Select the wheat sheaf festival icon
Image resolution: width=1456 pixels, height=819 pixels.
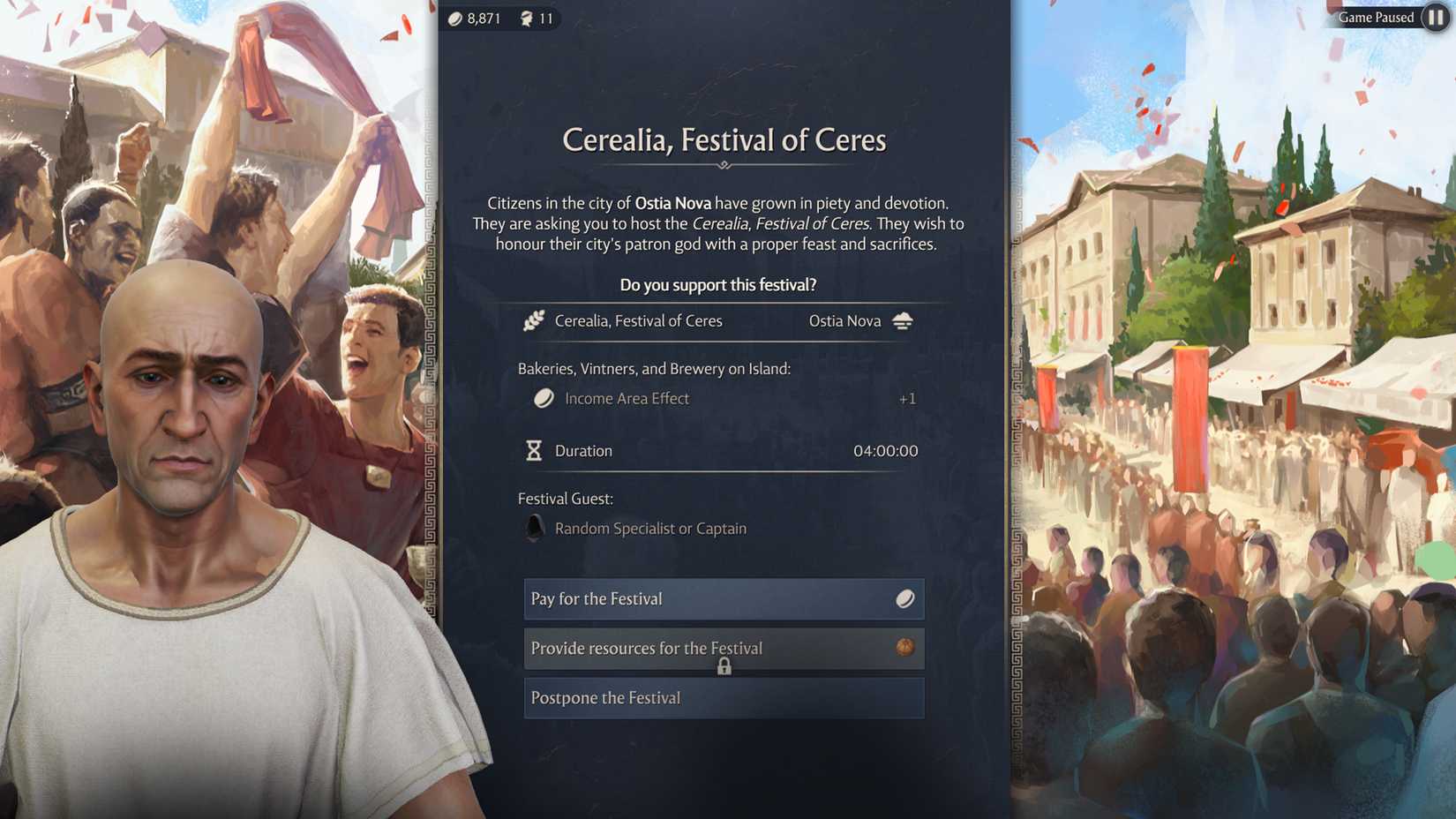[x=533, y=320]
